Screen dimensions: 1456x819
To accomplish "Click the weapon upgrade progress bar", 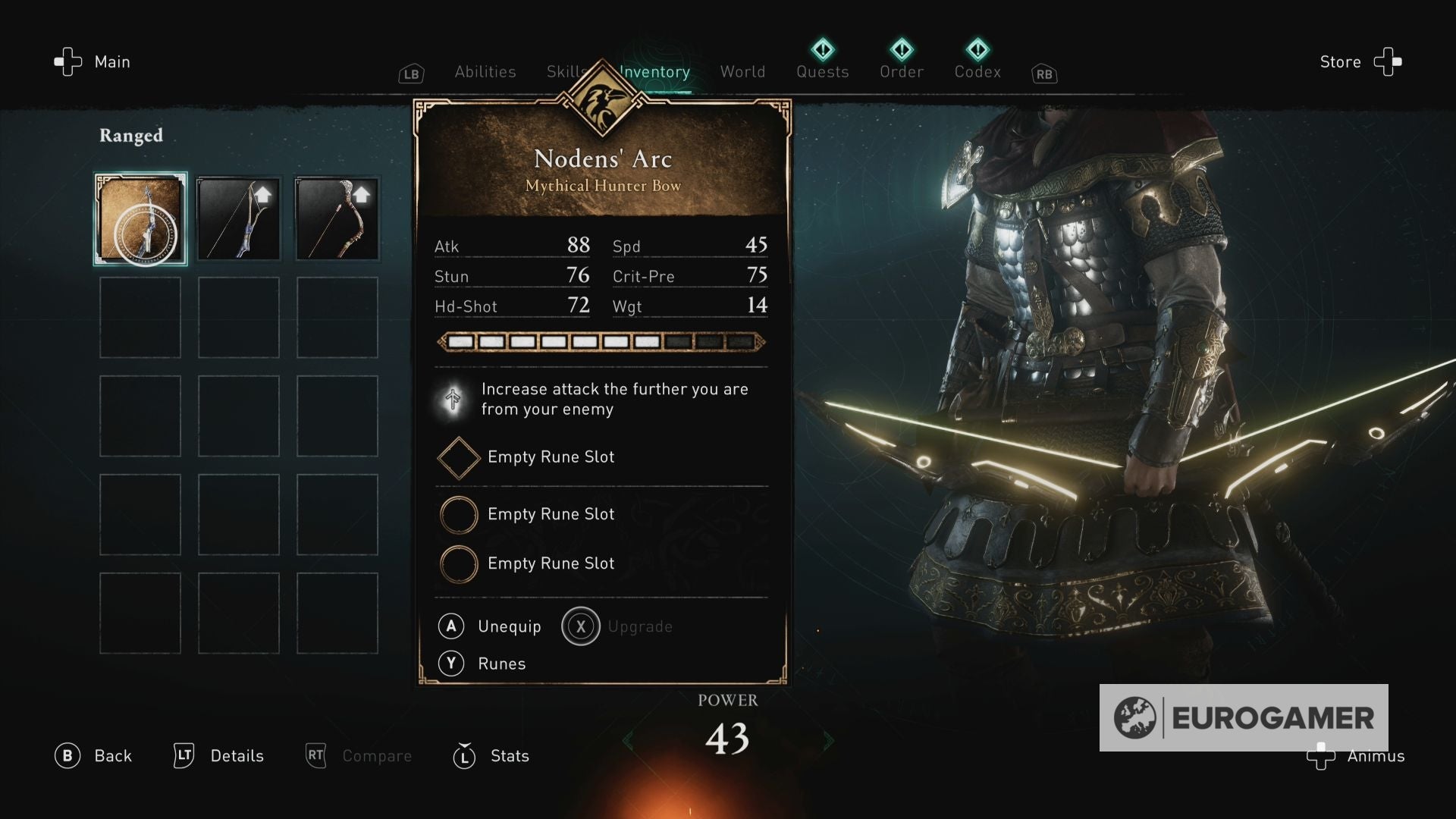I will (600, 343).
